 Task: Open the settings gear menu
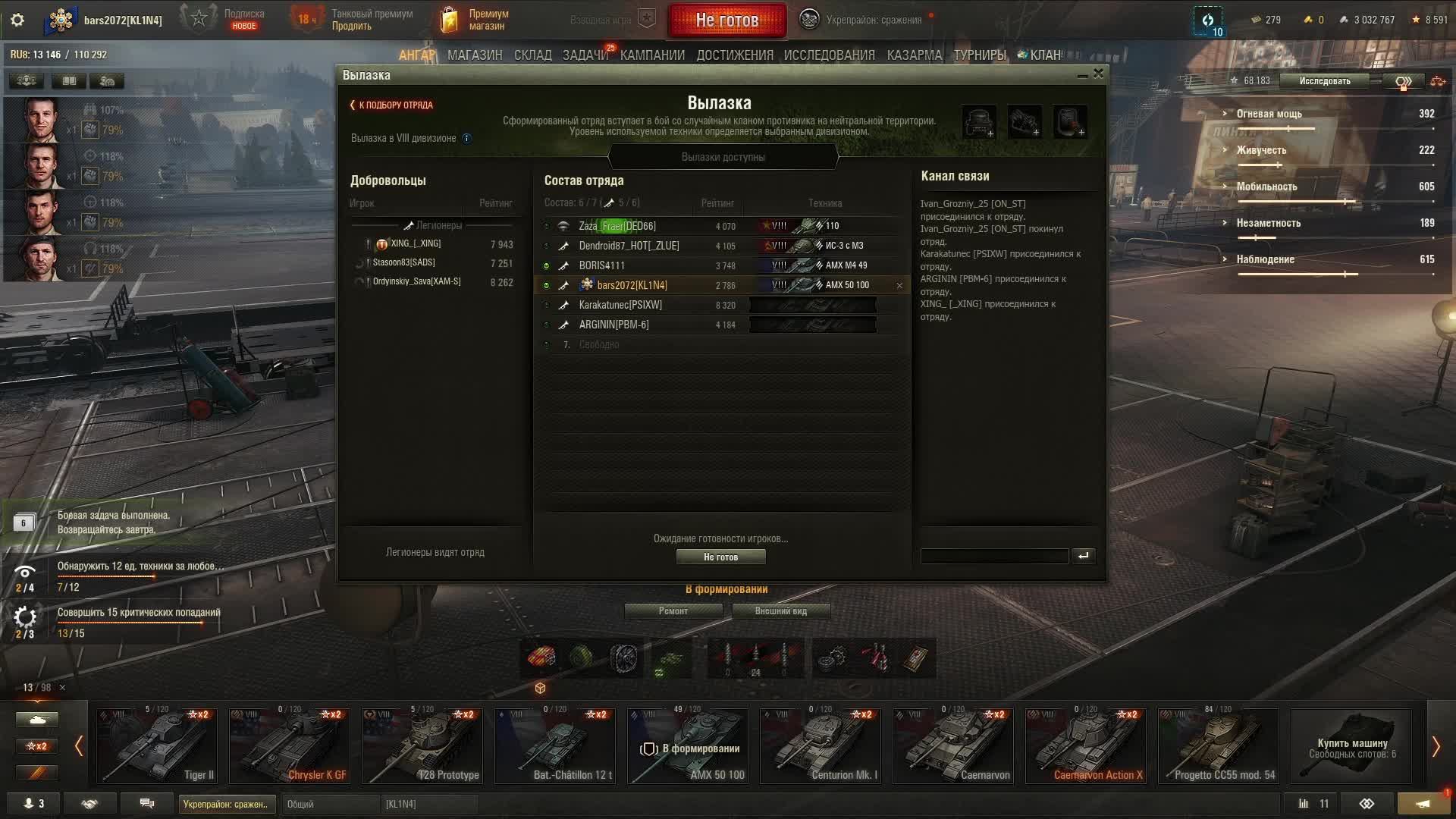pyautogui.click(x=17, y=20)
